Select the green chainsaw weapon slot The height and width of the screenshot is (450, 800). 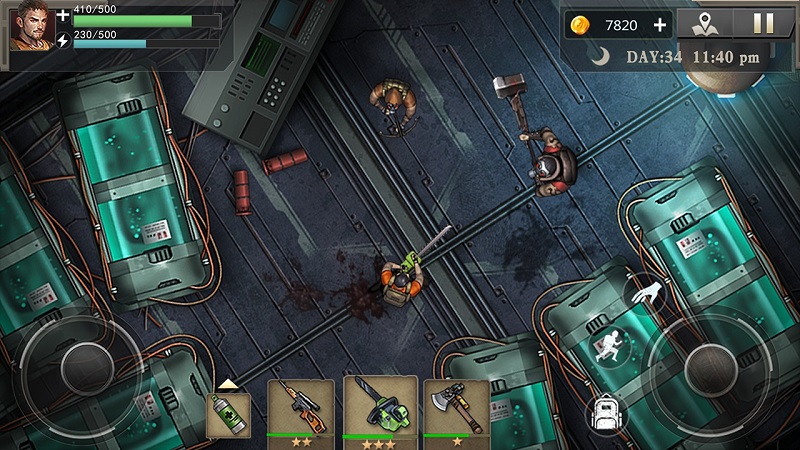(x=380, y=408)
